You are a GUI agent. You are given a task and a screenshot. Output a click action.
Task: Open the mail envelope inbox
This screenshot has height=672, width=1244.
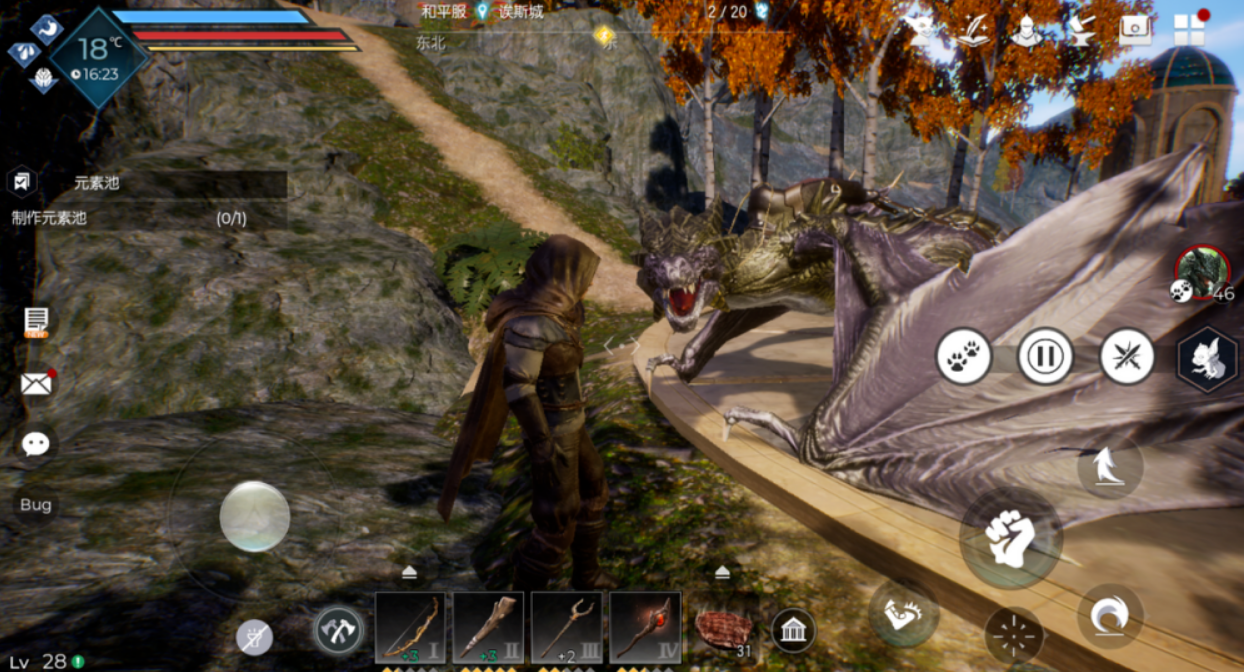coord(36,383)
